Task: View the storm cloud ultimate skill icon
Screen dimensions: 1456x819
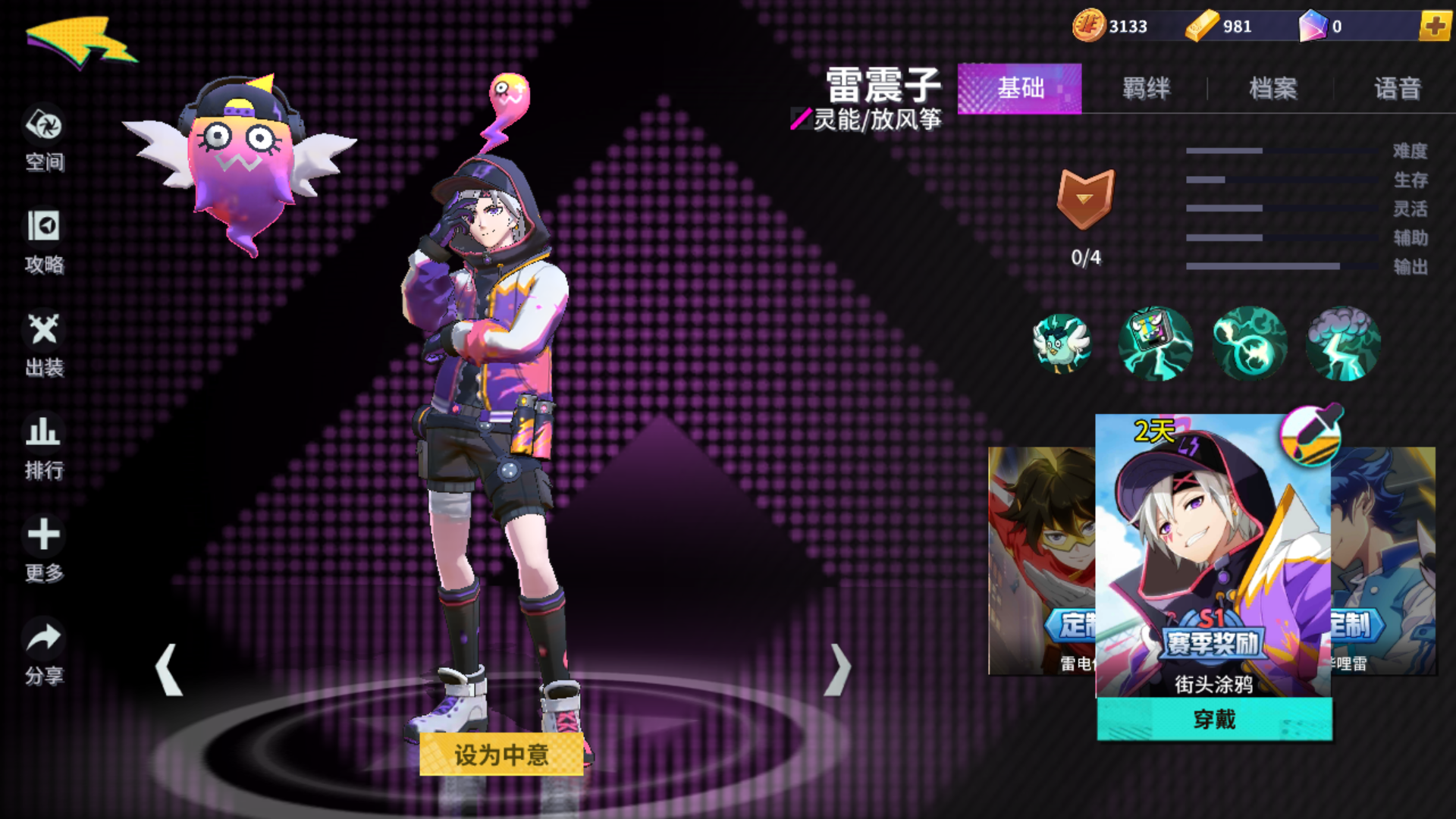Action: pos(1342,344)
